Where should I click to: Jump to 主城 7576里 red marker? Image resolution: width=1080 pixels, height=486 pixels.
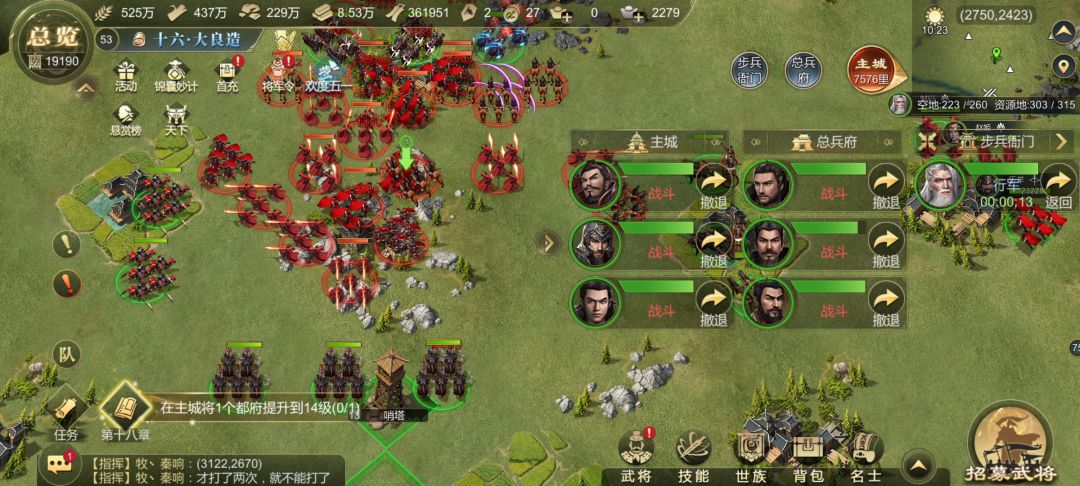(874, 68)
